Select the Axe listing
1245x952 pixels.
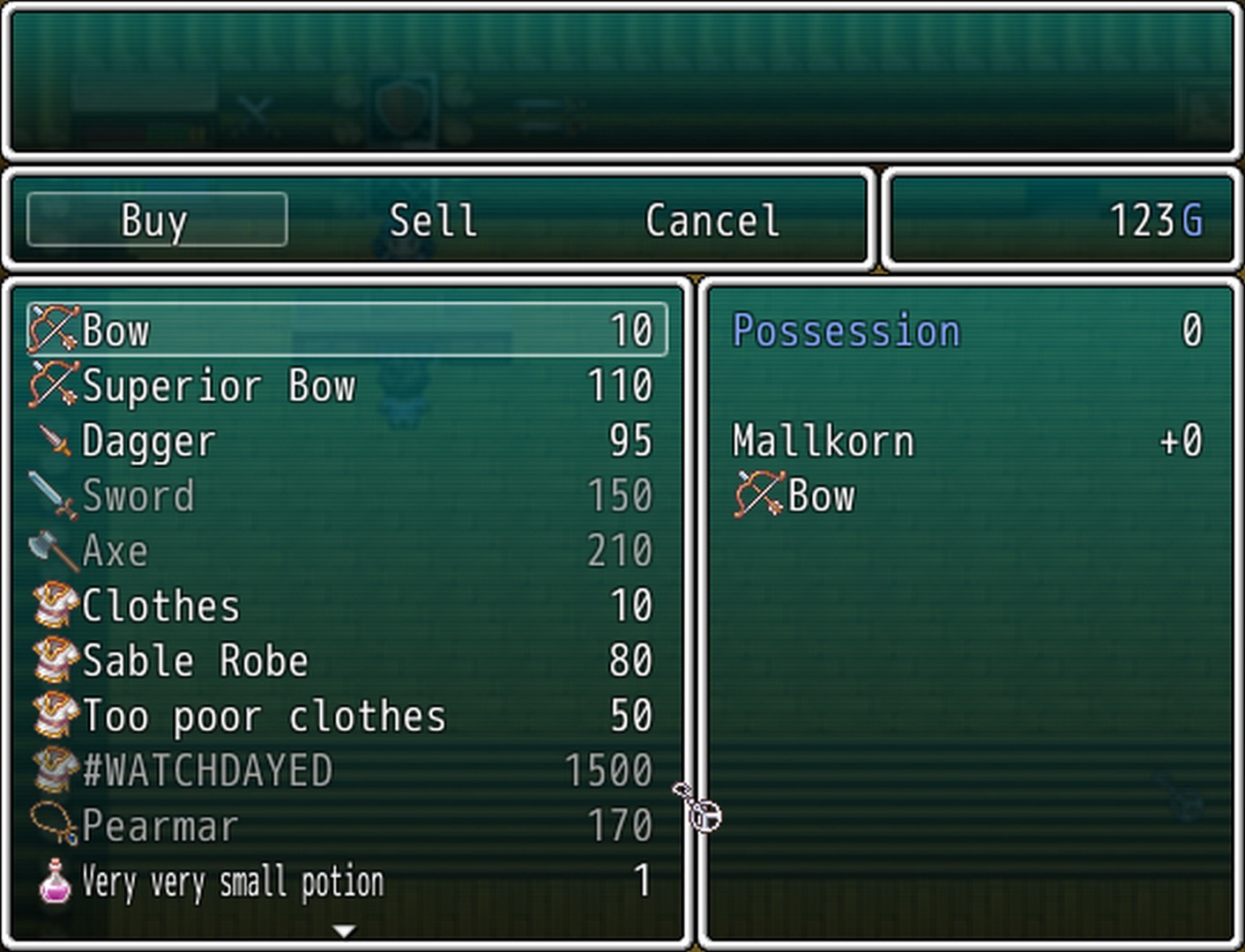tap(347, 551)
